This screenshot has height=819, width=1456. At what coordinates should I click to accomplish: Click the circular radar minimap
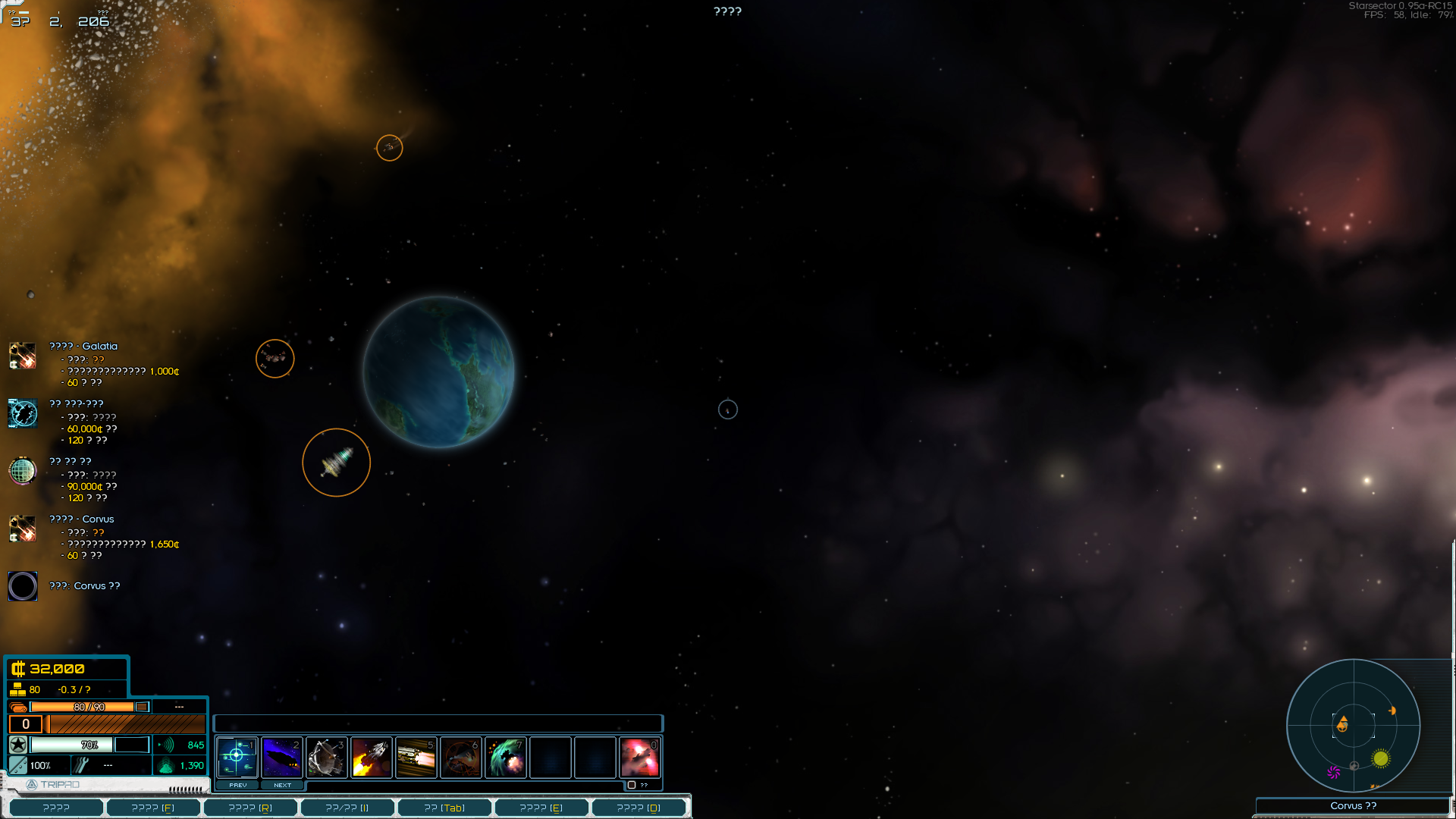click(1354, 726)
